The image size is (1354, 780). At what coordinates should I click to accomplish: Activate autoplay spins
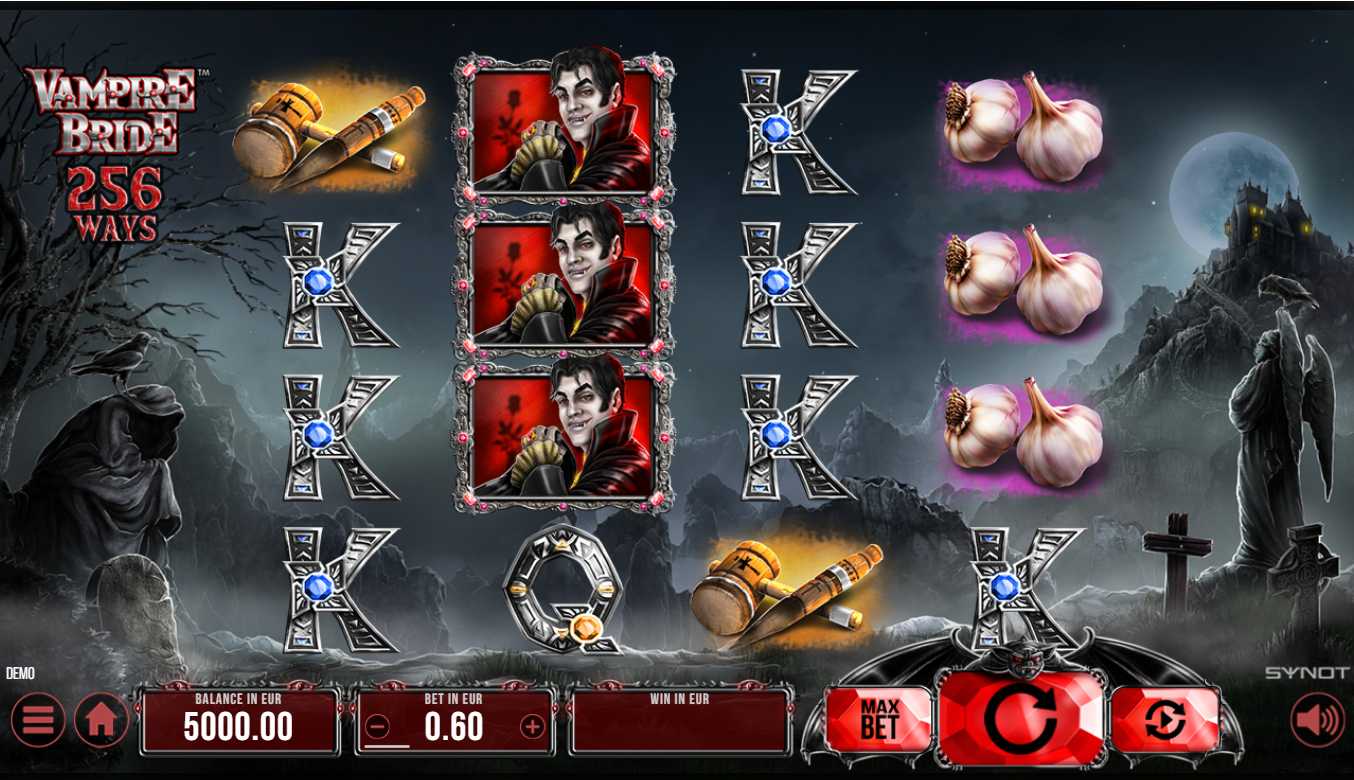click(x=1165, y=719)
